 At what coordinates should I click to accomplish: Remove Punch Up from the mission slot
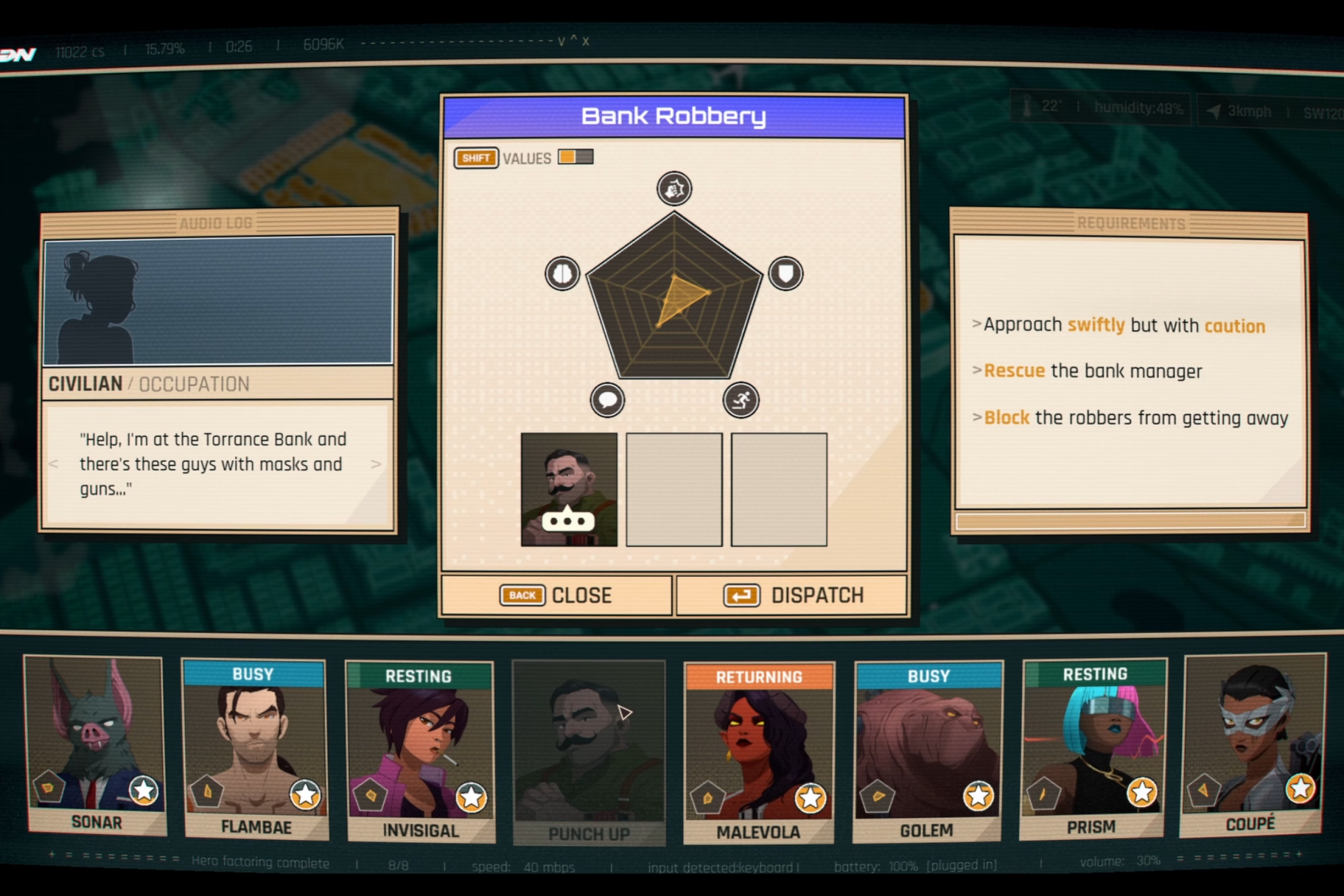click(568, 489)
